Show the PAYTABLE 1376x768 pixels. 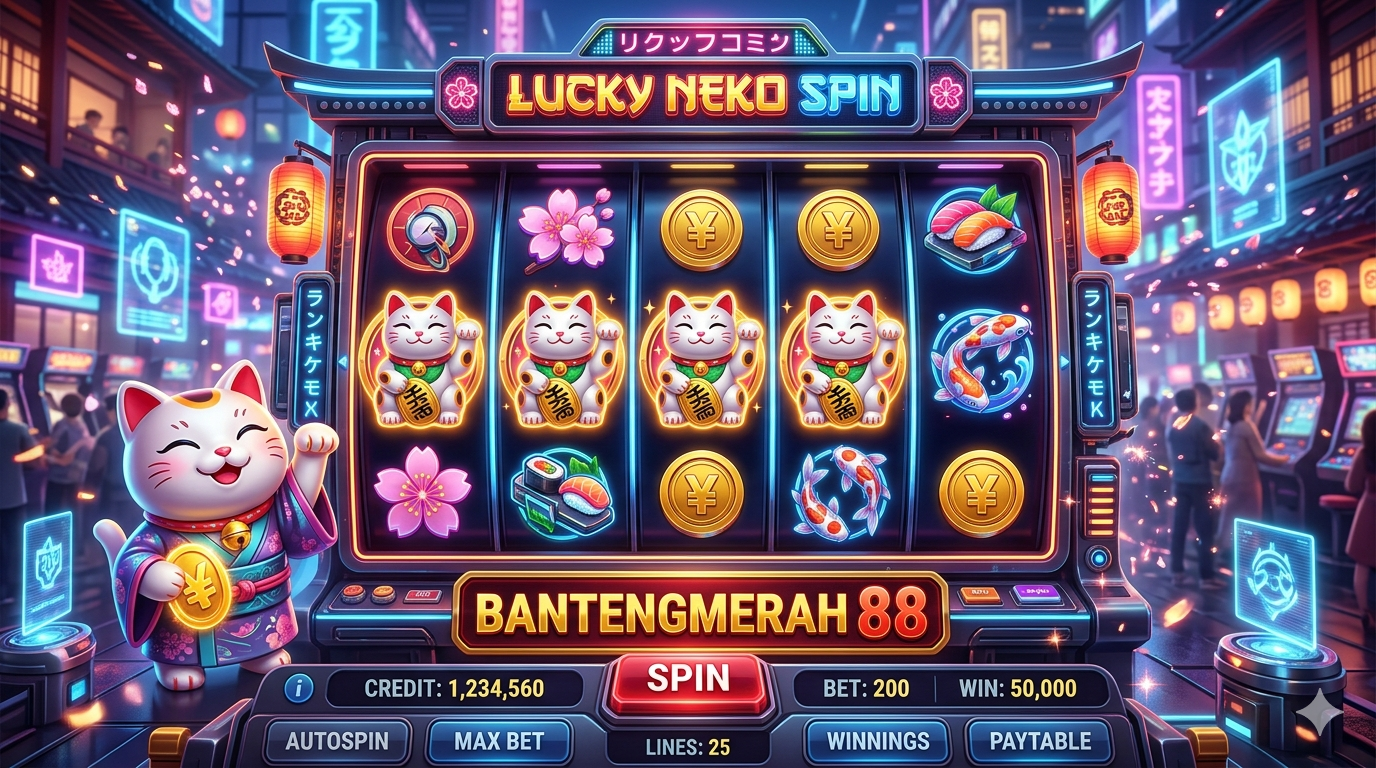coord(1039,742)
